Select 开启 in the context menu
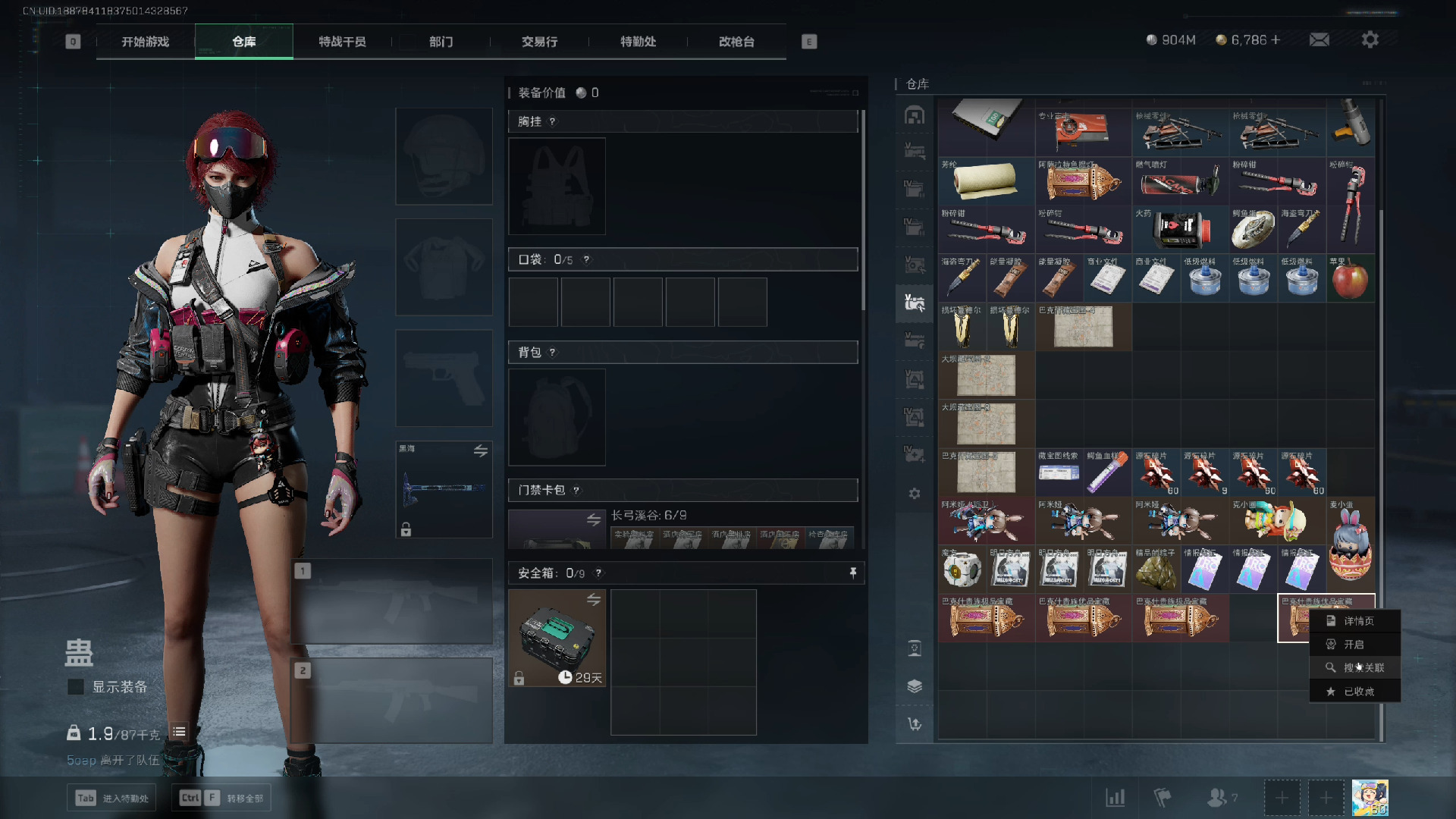 pos(1354,645)
